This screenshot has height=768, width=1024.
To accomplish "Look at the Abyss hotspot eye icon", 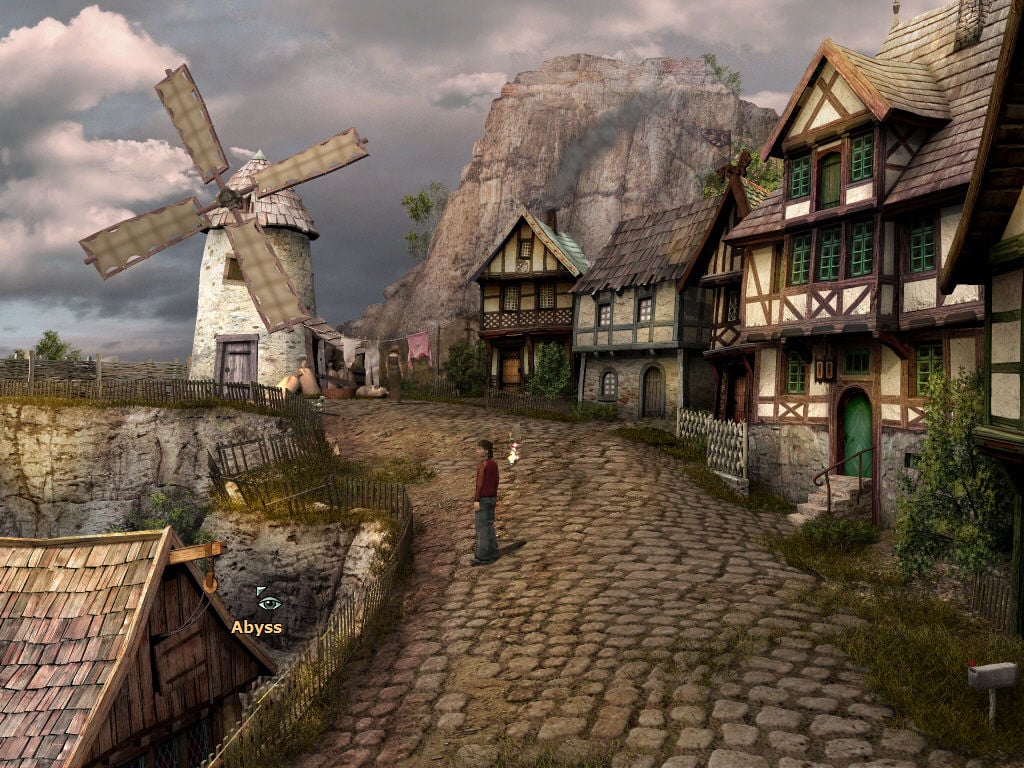I will [268, 602].
